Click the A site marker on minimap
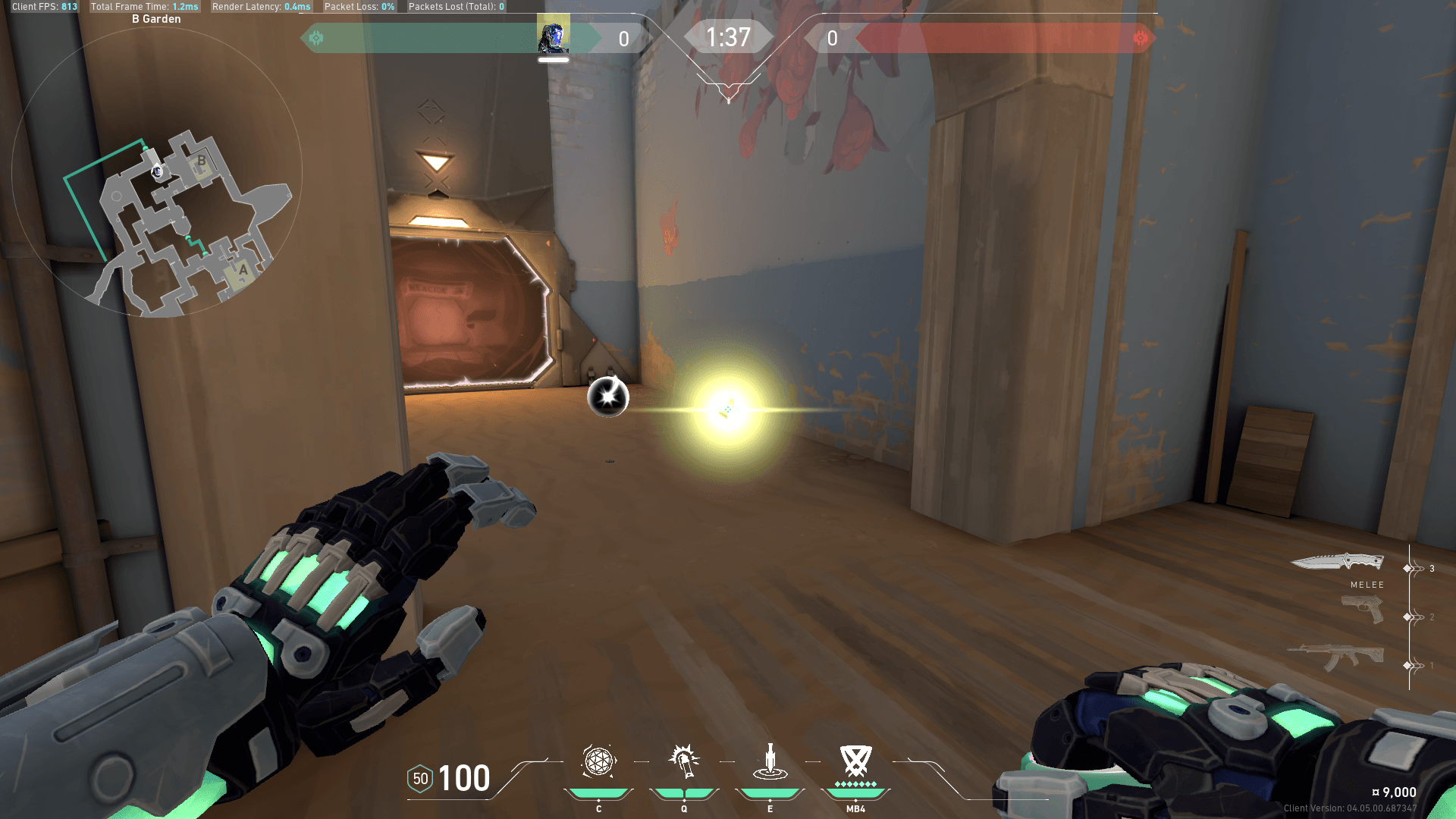This screenshot has width=1456, height=819. tap(243, 270)
